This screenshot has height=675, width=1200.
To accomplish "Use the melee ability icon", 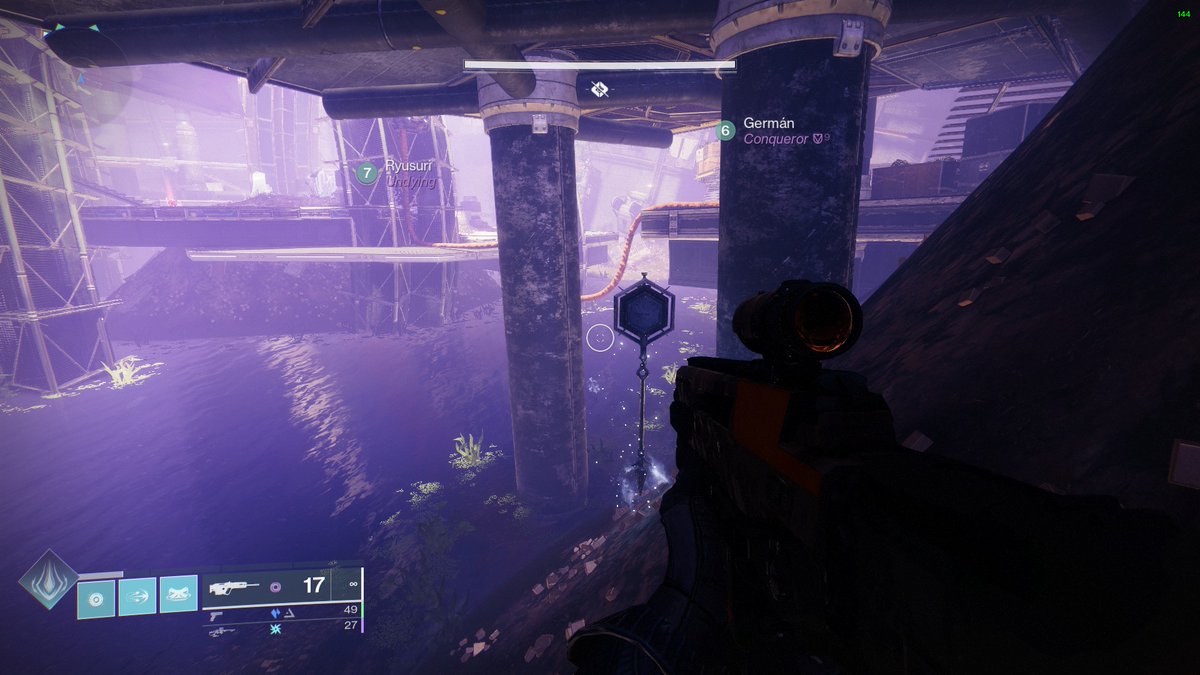I will pyautogui.click(x=137, y=598).
